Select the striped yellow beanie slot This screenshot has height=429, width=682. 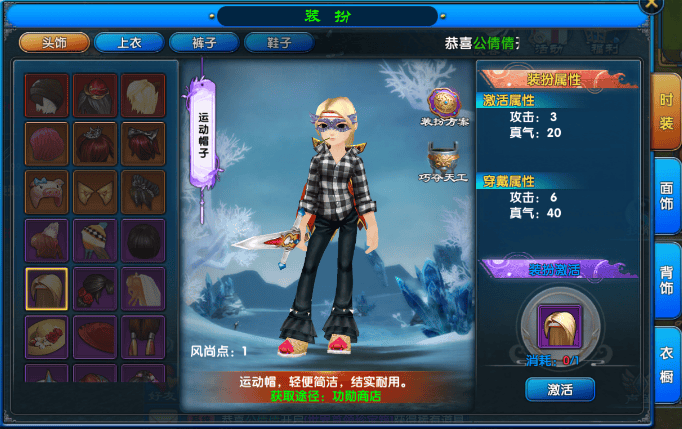pyautogui.click(x=95, y=240)
